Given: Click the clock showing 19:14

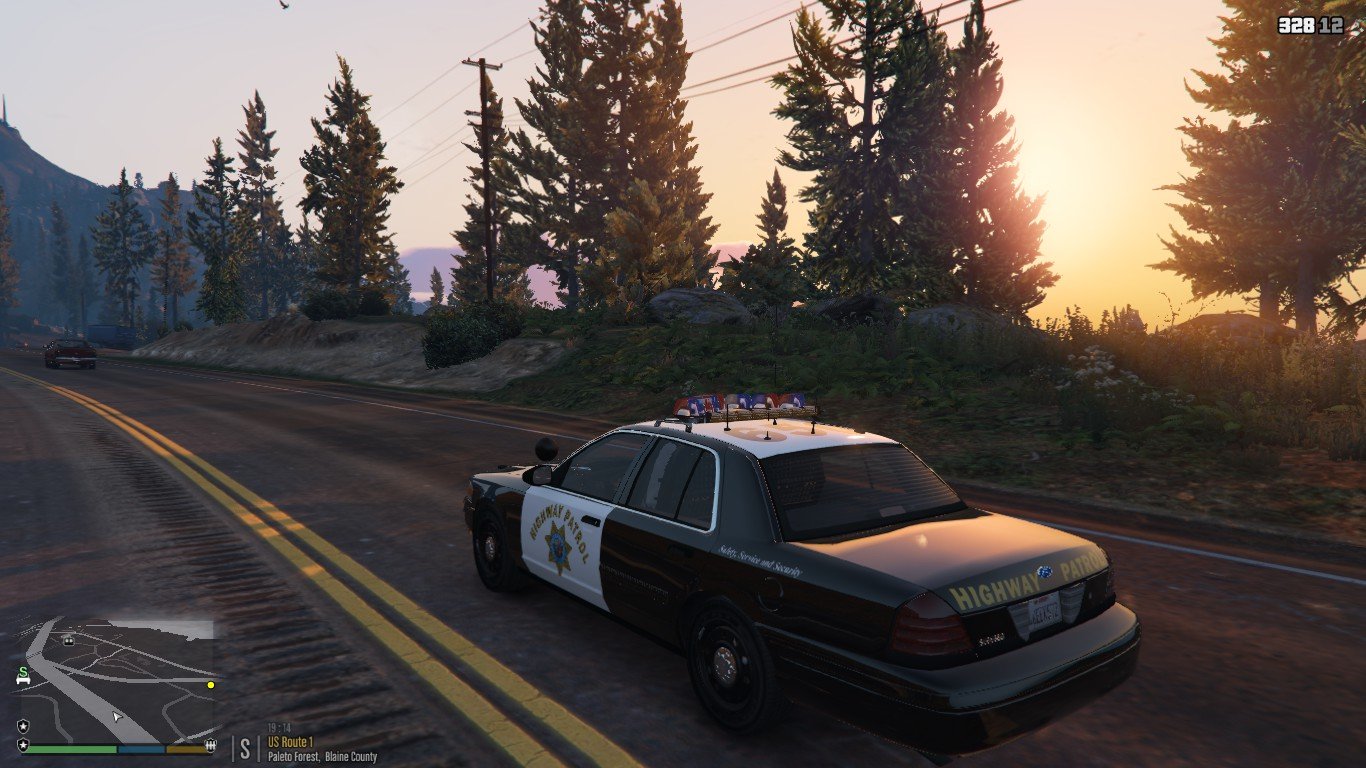Looking at the screenshot, I should 278,728.
